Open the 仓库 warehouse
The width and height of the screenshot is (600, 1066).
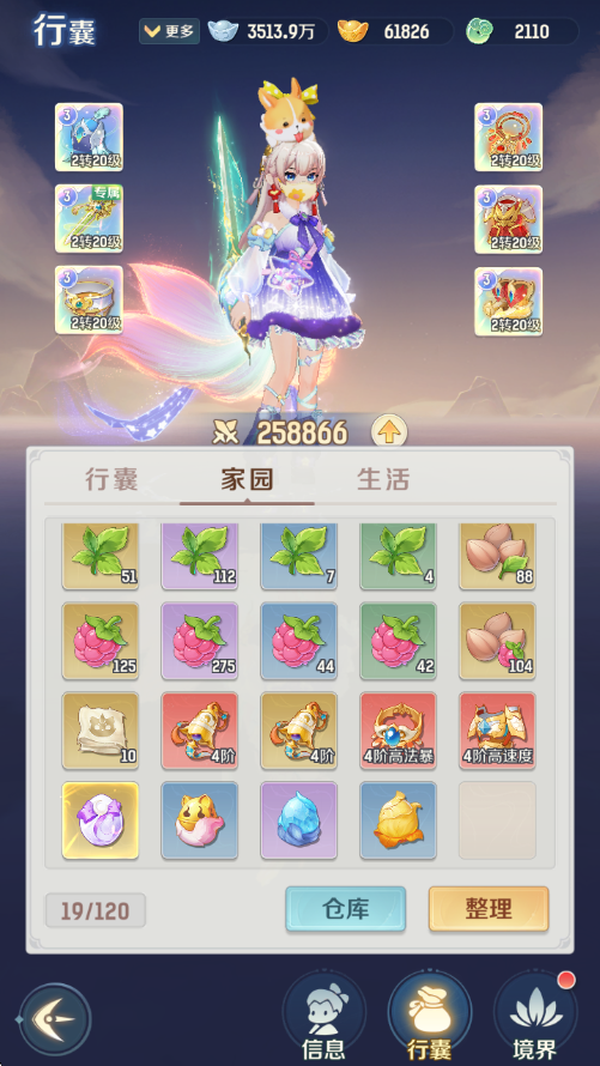tap(345, 909)
